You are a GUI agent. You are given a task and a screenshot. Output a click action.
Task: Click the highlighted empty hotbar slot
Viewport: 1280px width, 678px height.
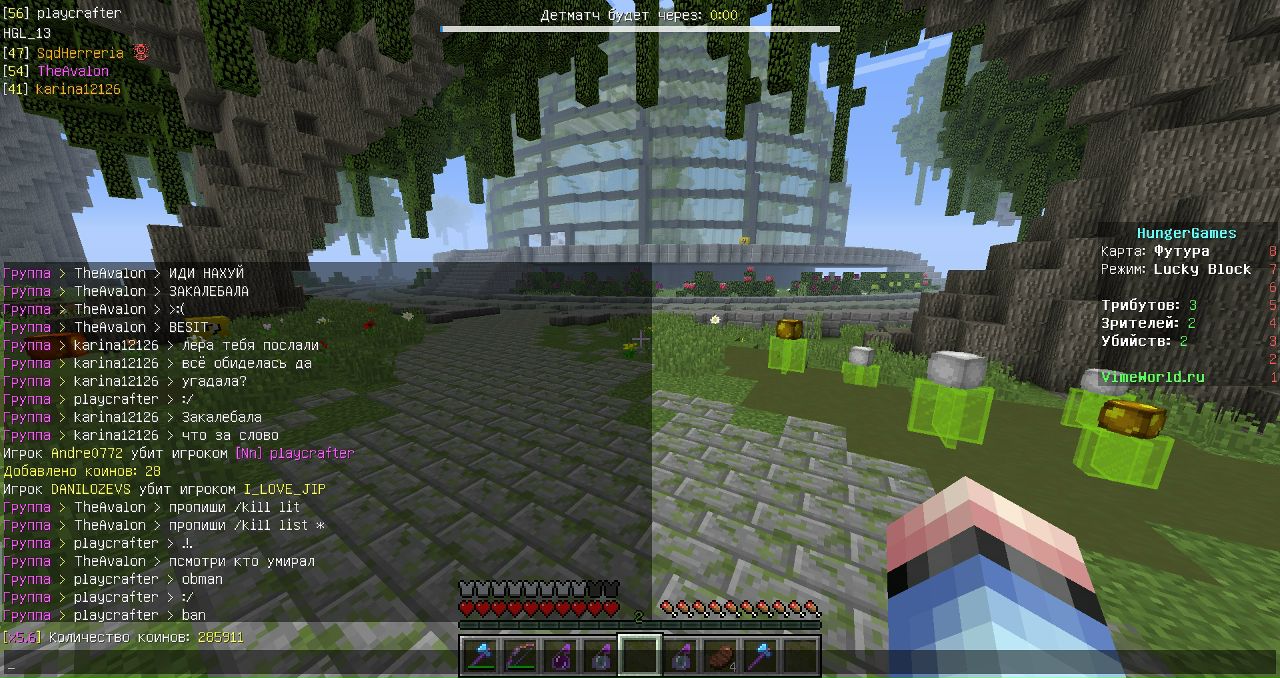[640, 656]
